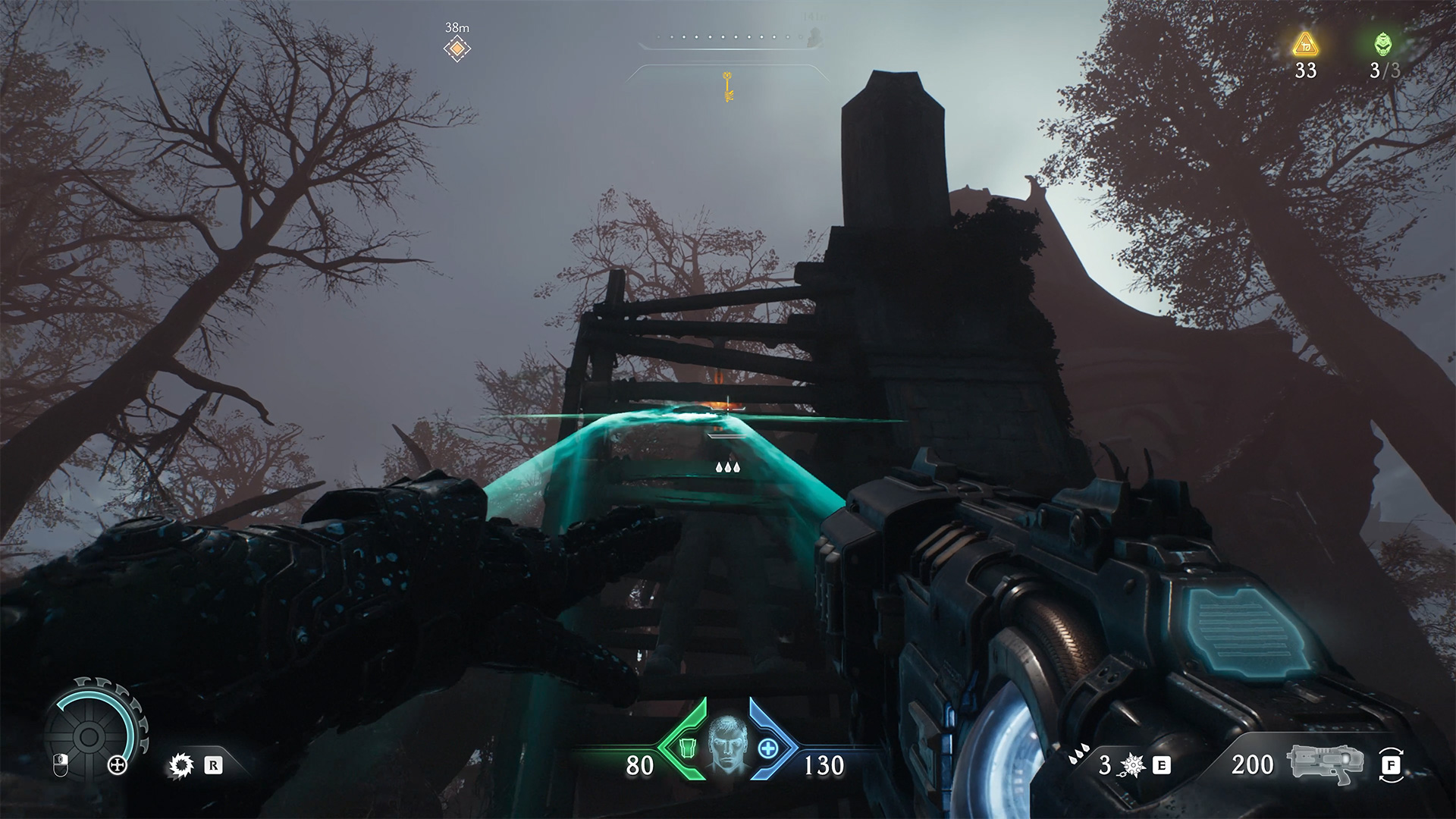This screenshot has width=1456, height=819.
Task: Activate the spiked melee weapon icon
Action: [1132, 764]
